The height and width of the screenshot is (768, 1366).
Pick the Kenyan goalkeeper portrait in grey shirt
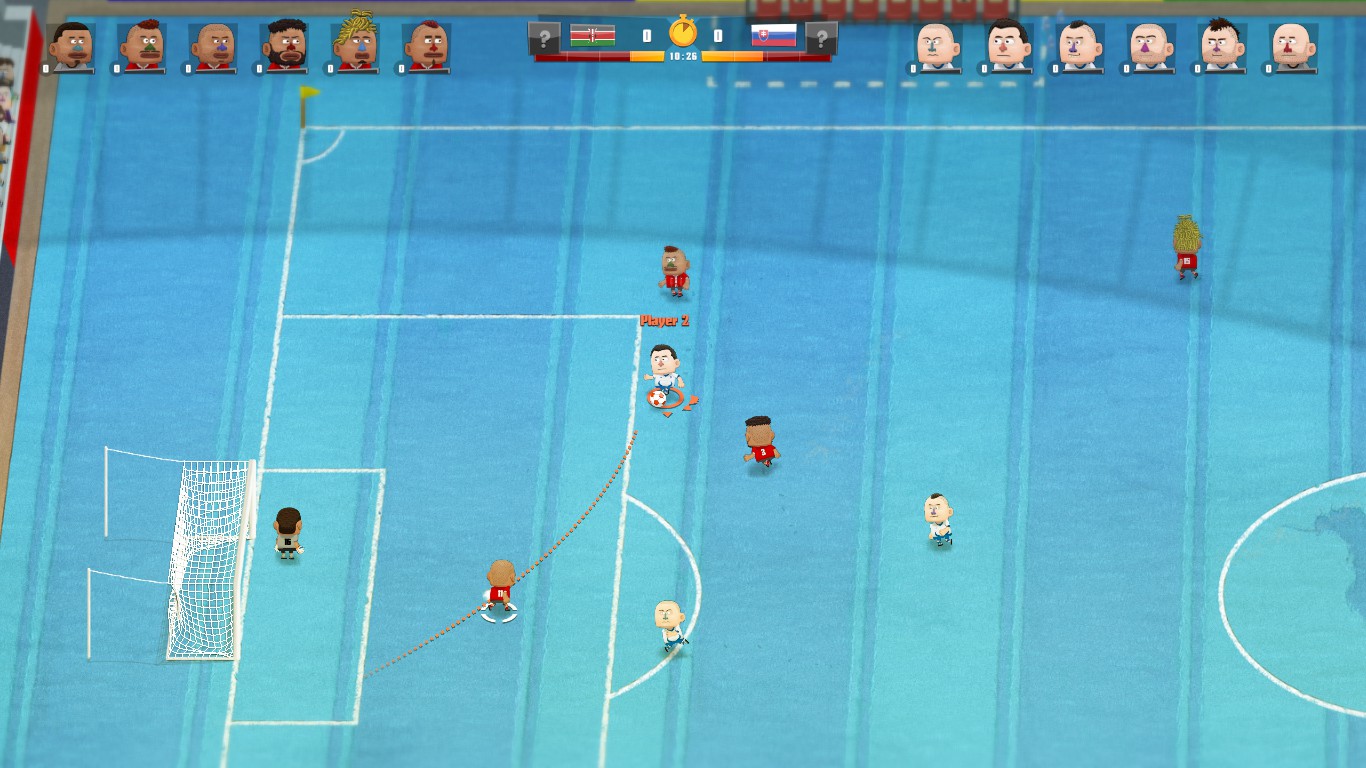click(71, 46)
